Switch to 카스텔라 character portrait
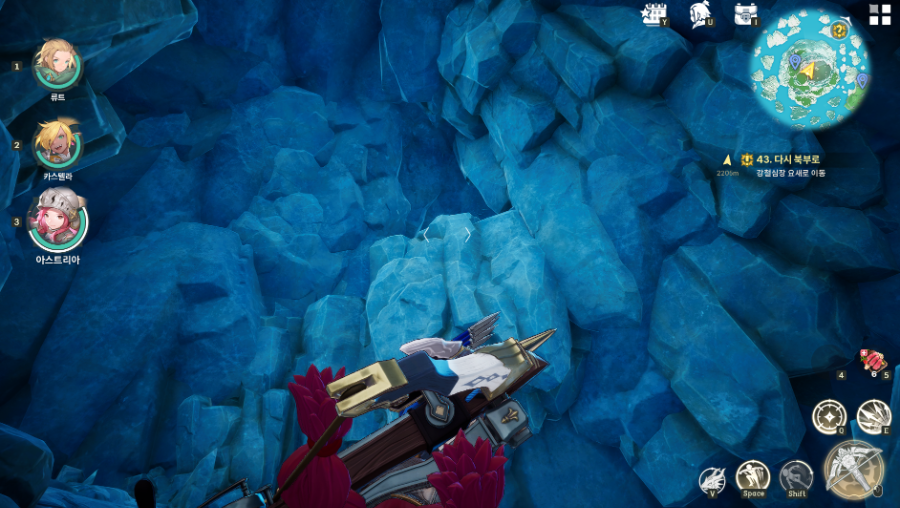 click(x=58, y=144)
